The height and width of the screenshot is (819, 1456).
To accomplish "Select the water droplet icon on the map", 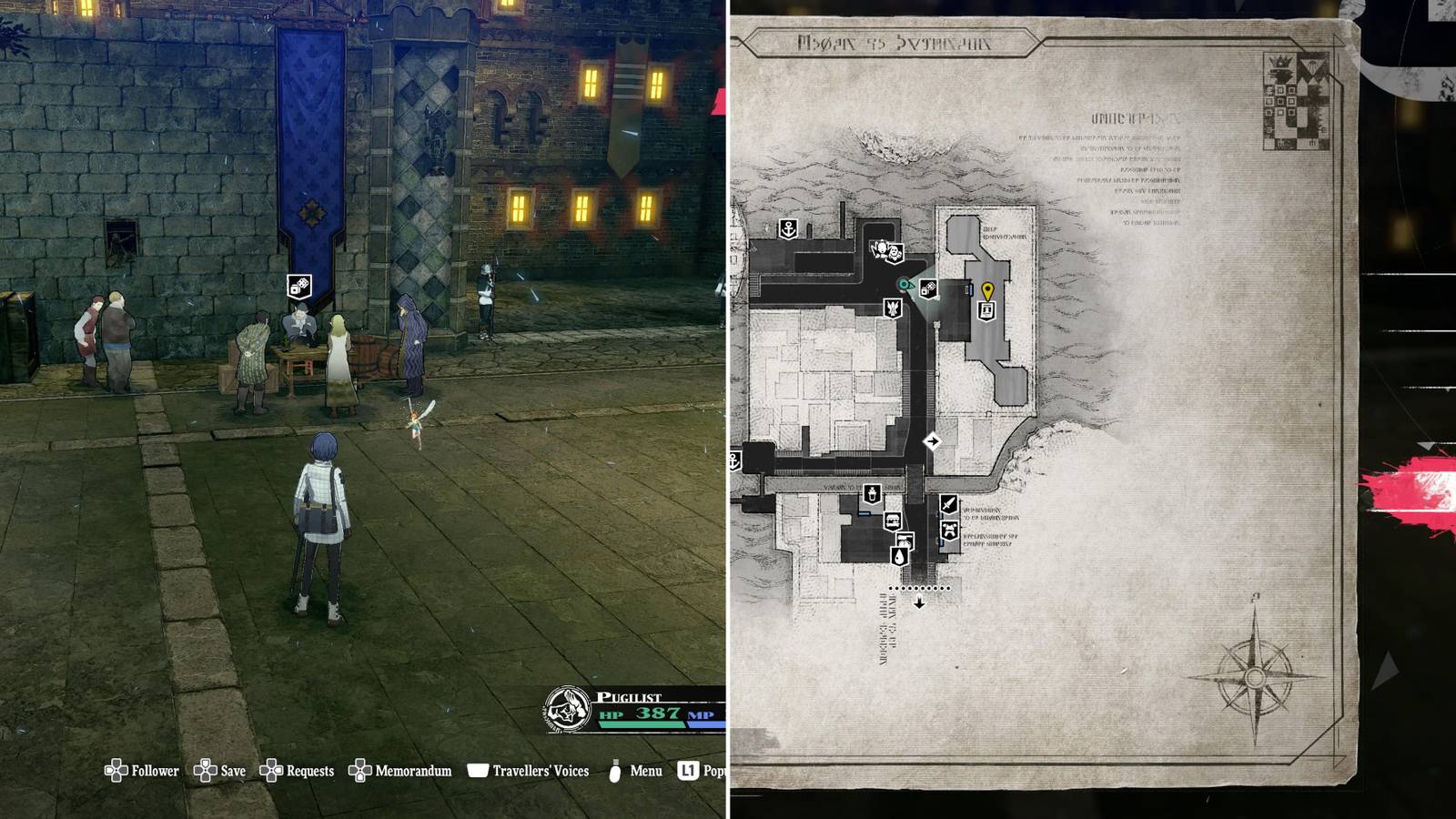I will (900, 556).
